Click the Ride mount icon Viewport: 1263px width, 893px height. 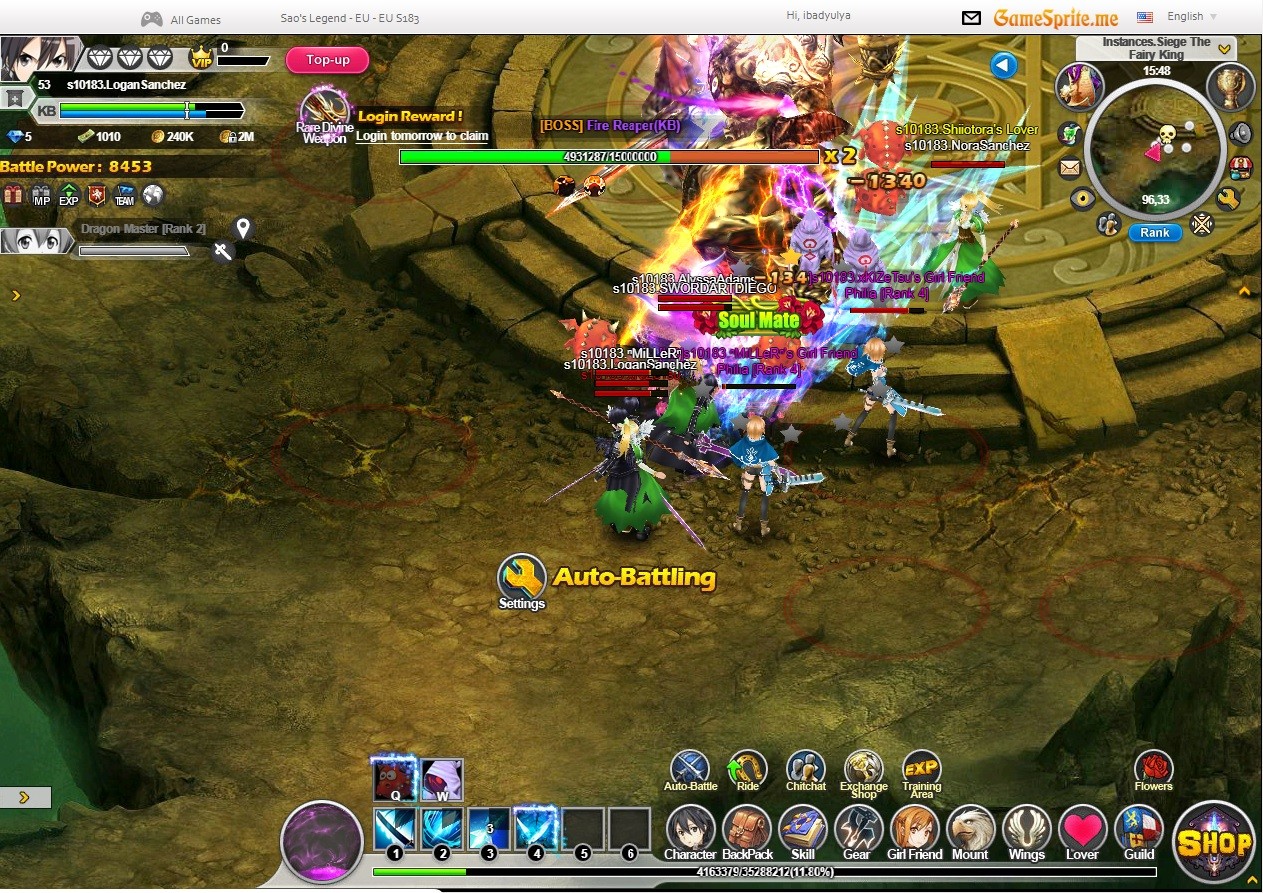pyautogui.click(x=747, y=768)
